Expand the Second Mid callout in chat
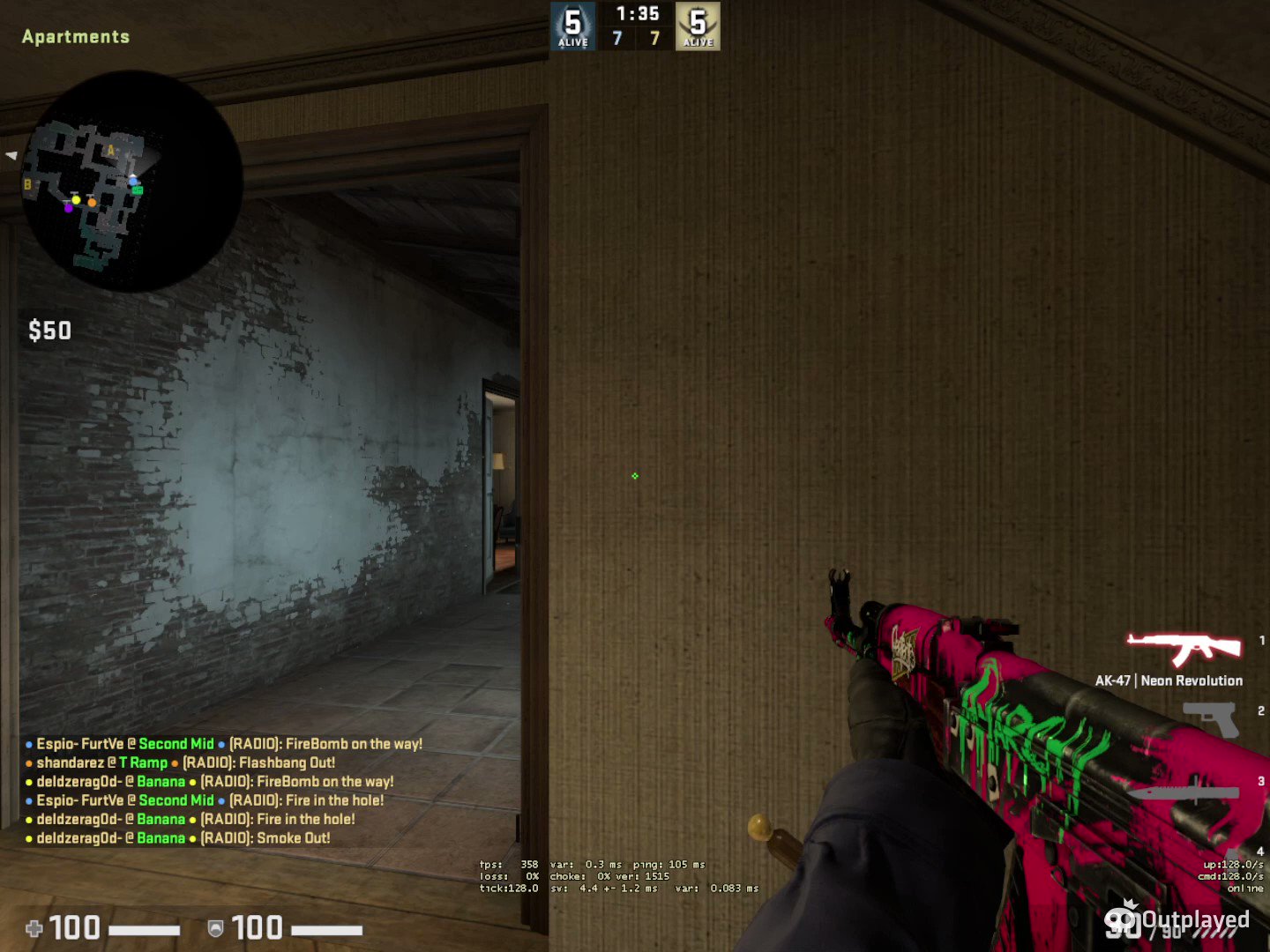1270x952 pixels. pyautogui.click(x=176, y=743)
